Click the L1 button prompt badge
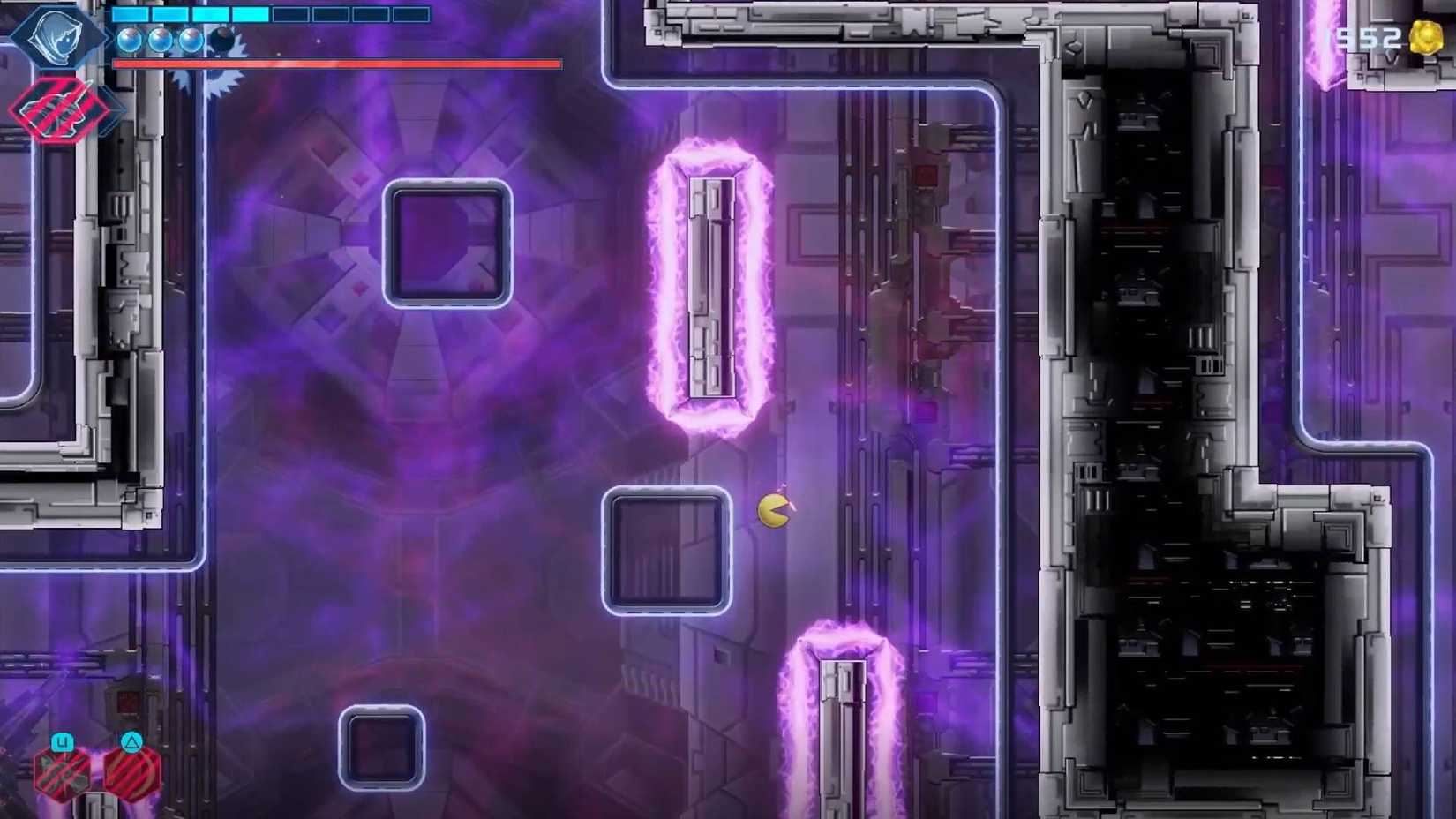 (x=64, y=741)
